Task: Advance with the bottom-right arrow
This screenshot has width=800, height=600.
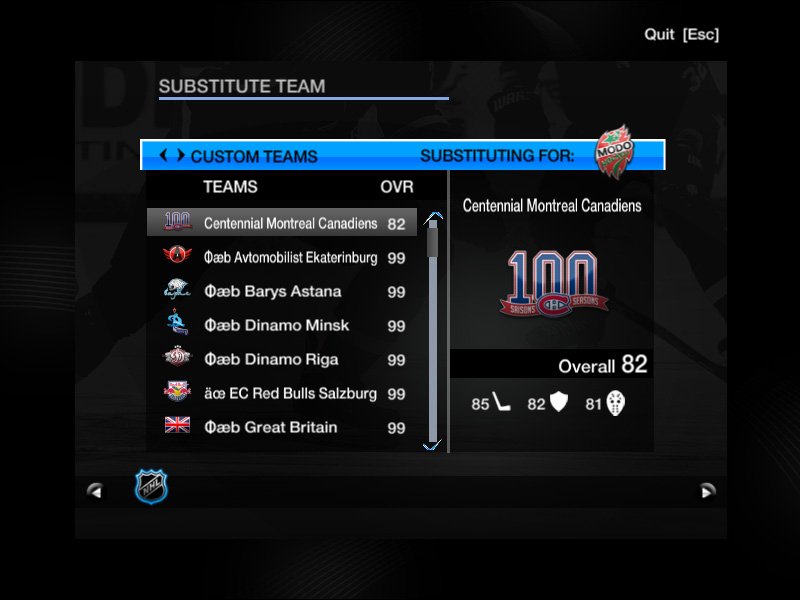Action: pyautogui.click(x=707, y=490)
